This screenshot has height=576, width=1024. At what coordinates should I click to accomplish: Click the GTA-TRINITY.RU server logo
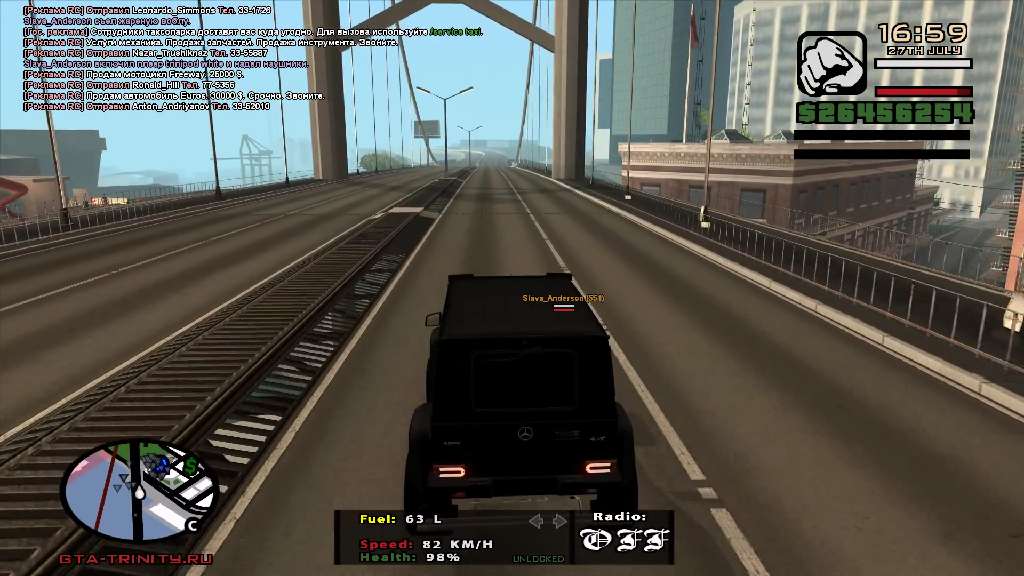coord(137,558)
